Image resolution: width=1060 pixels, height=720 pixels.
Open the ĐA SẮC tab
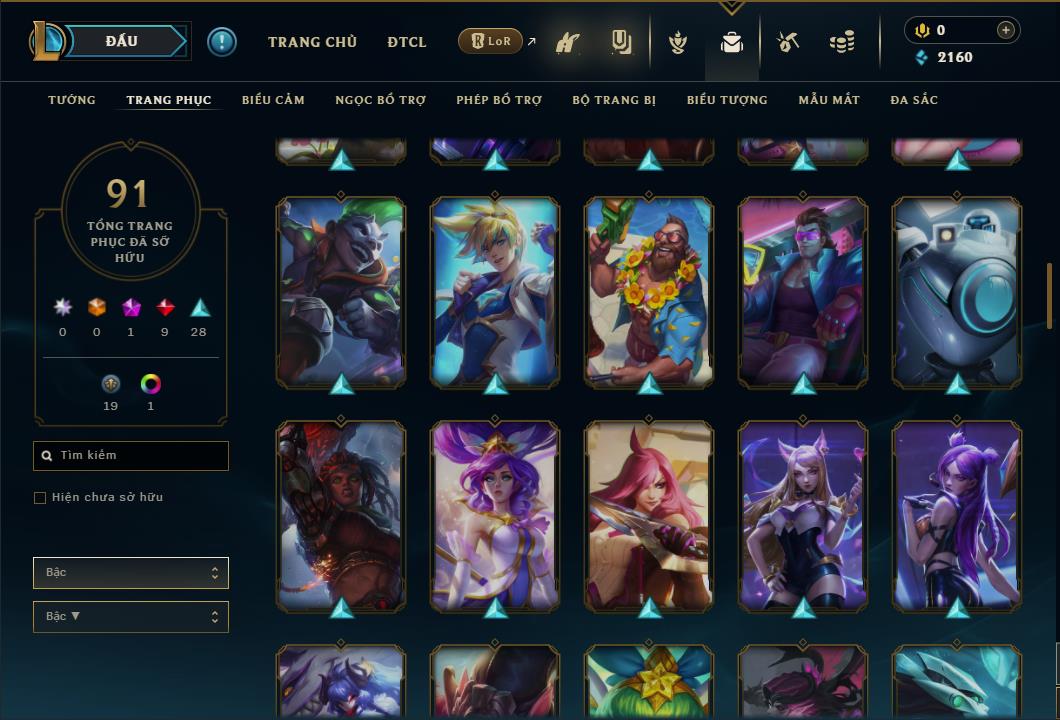point(914,100)
